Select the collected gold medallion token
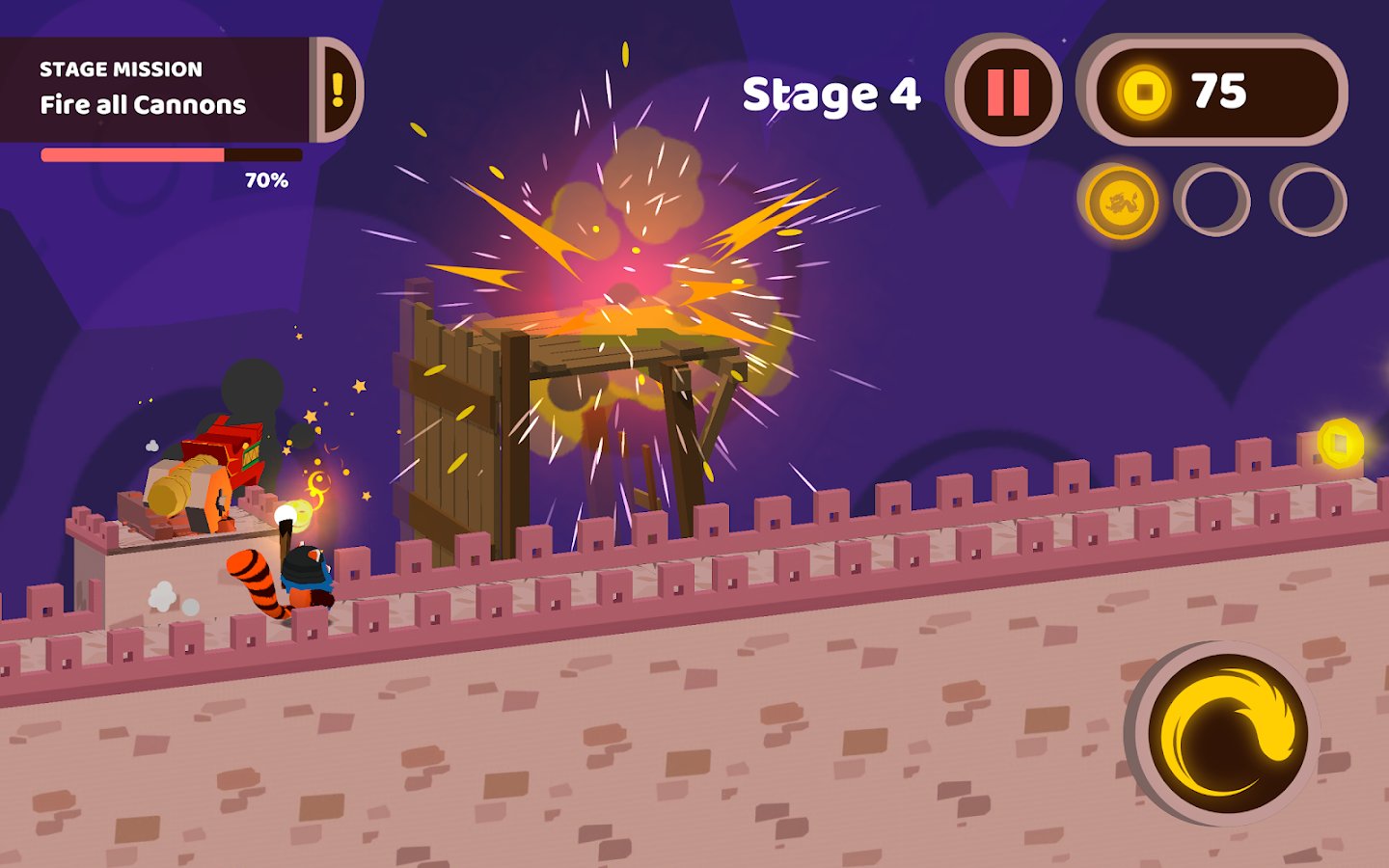 1121,202
